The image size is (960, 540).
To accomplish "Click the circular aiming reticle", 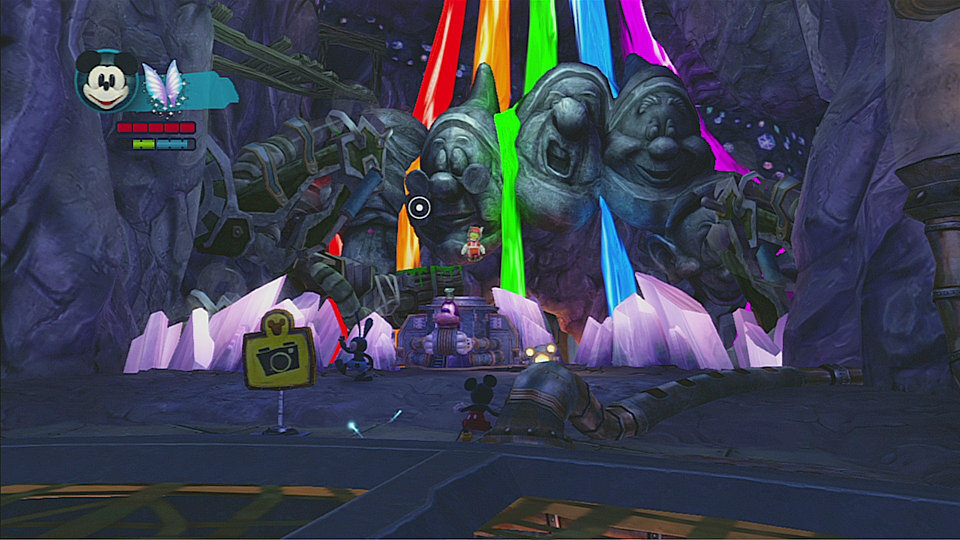I will coord(420,208).
